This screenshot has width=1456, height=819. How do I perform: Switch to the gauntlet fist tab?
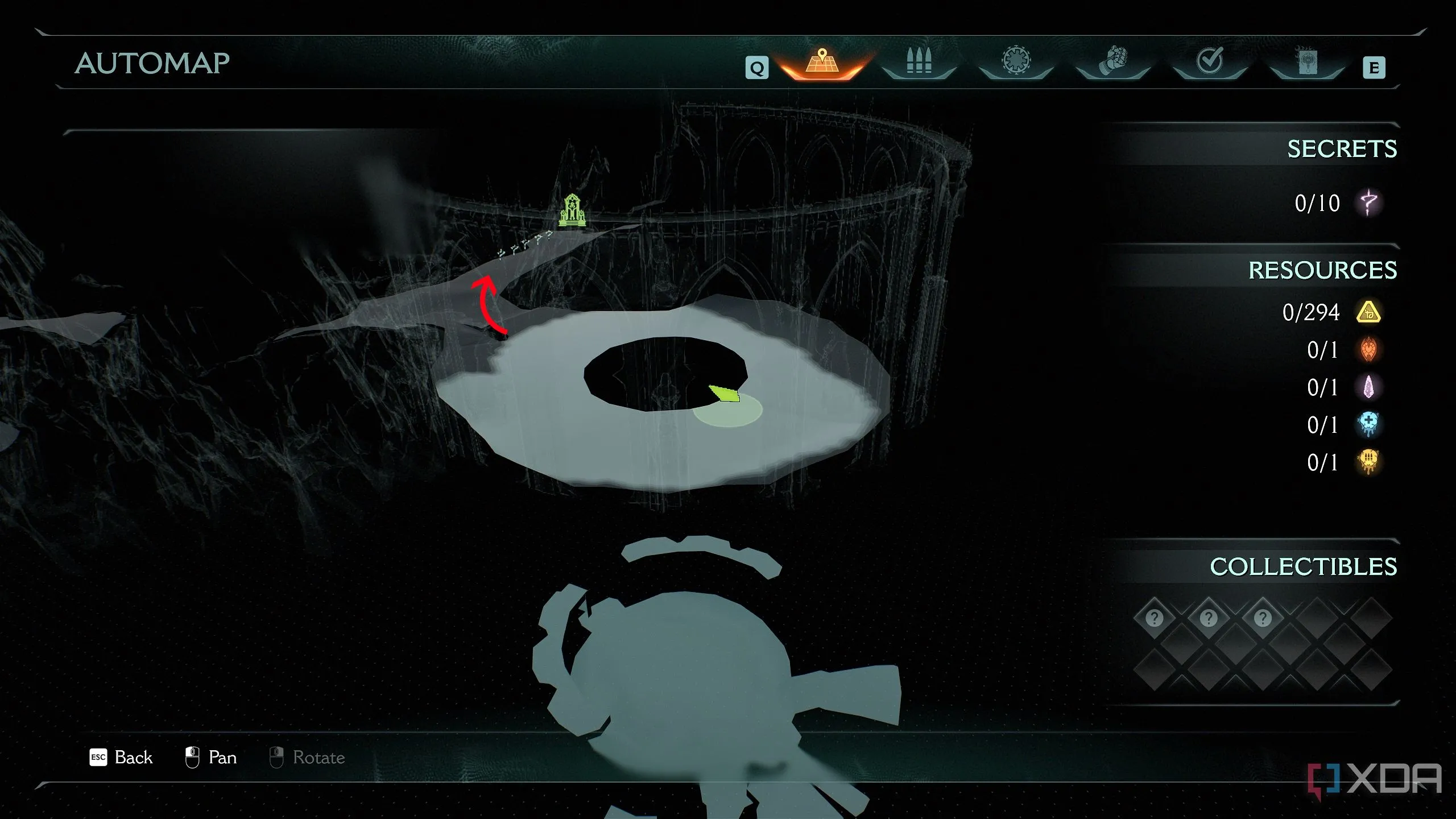1113,62
